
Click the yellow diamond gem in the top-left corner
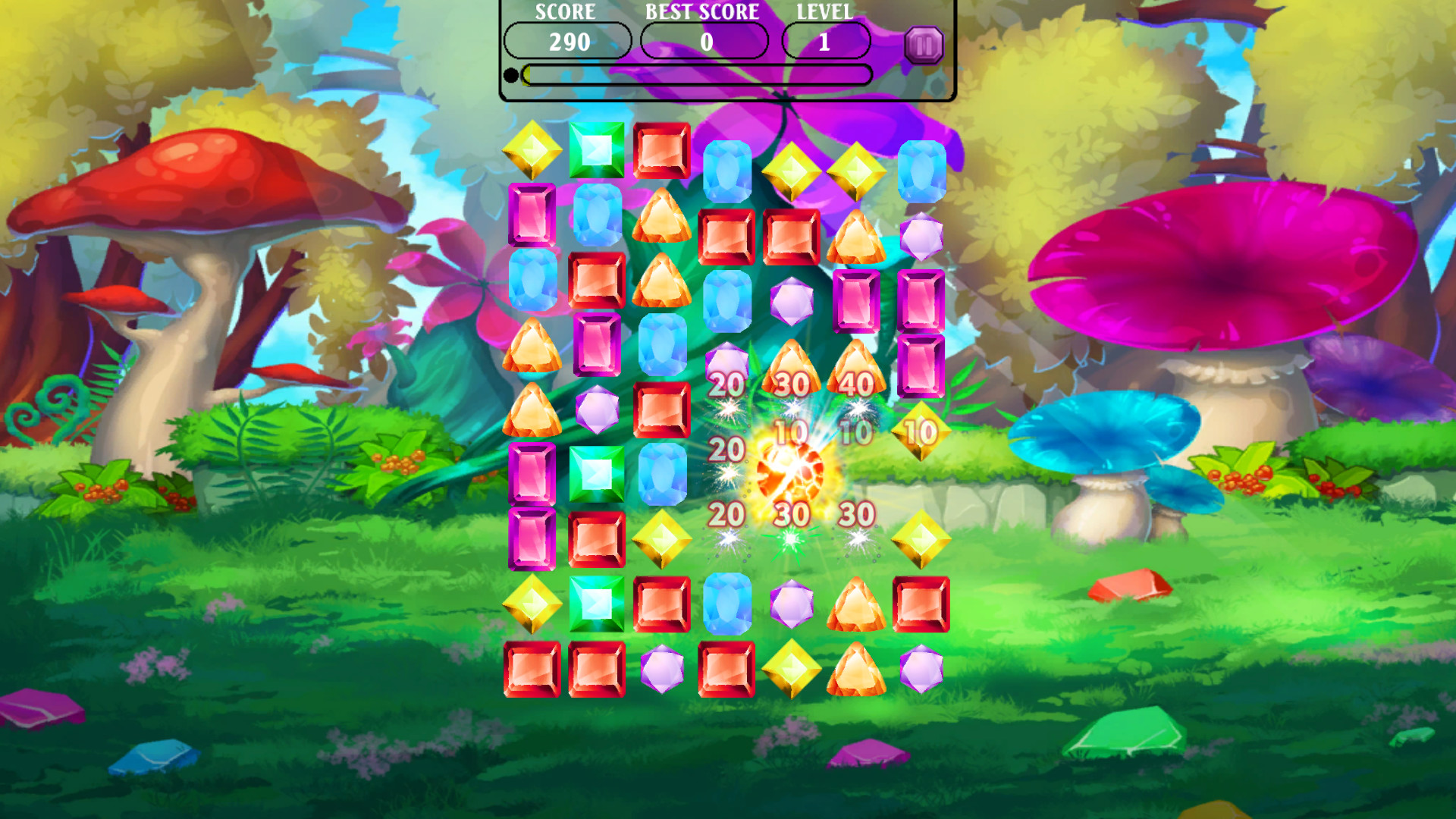pos(532,150)
